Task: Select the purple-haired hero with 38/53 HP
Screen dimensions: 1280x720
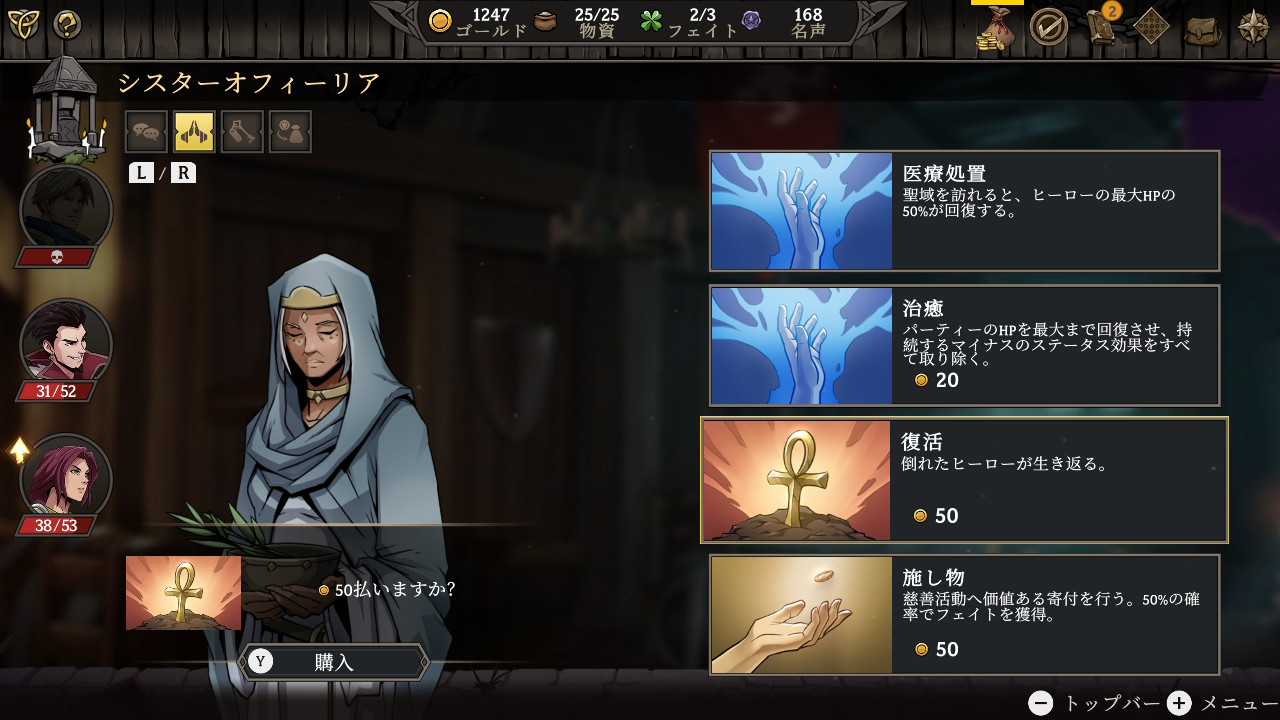Action: [x=66, y=479]
